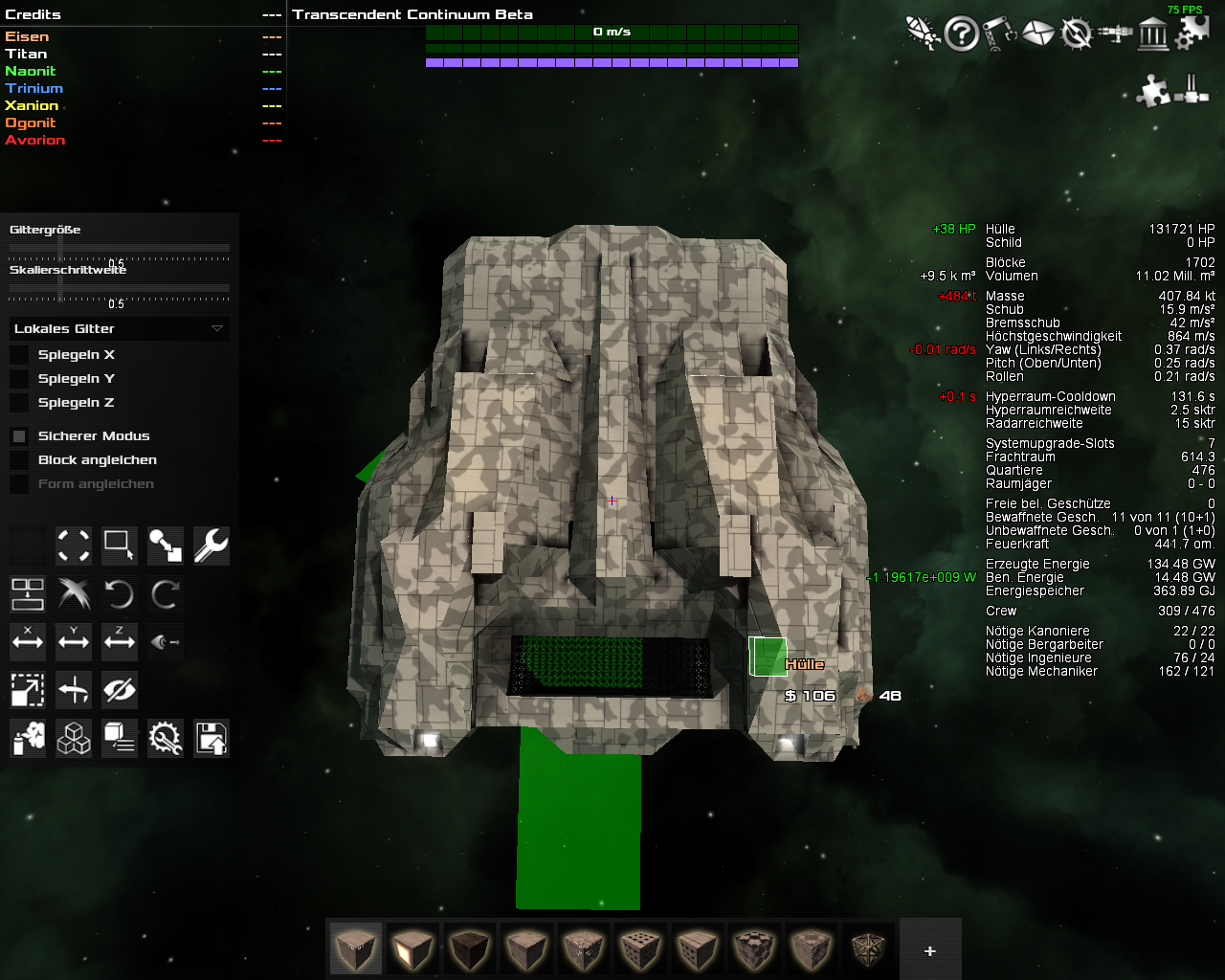Viewport: 1225px width, 980px height.
Task: Toggle the Spiegeln Y checkbox
Action: 19,379
